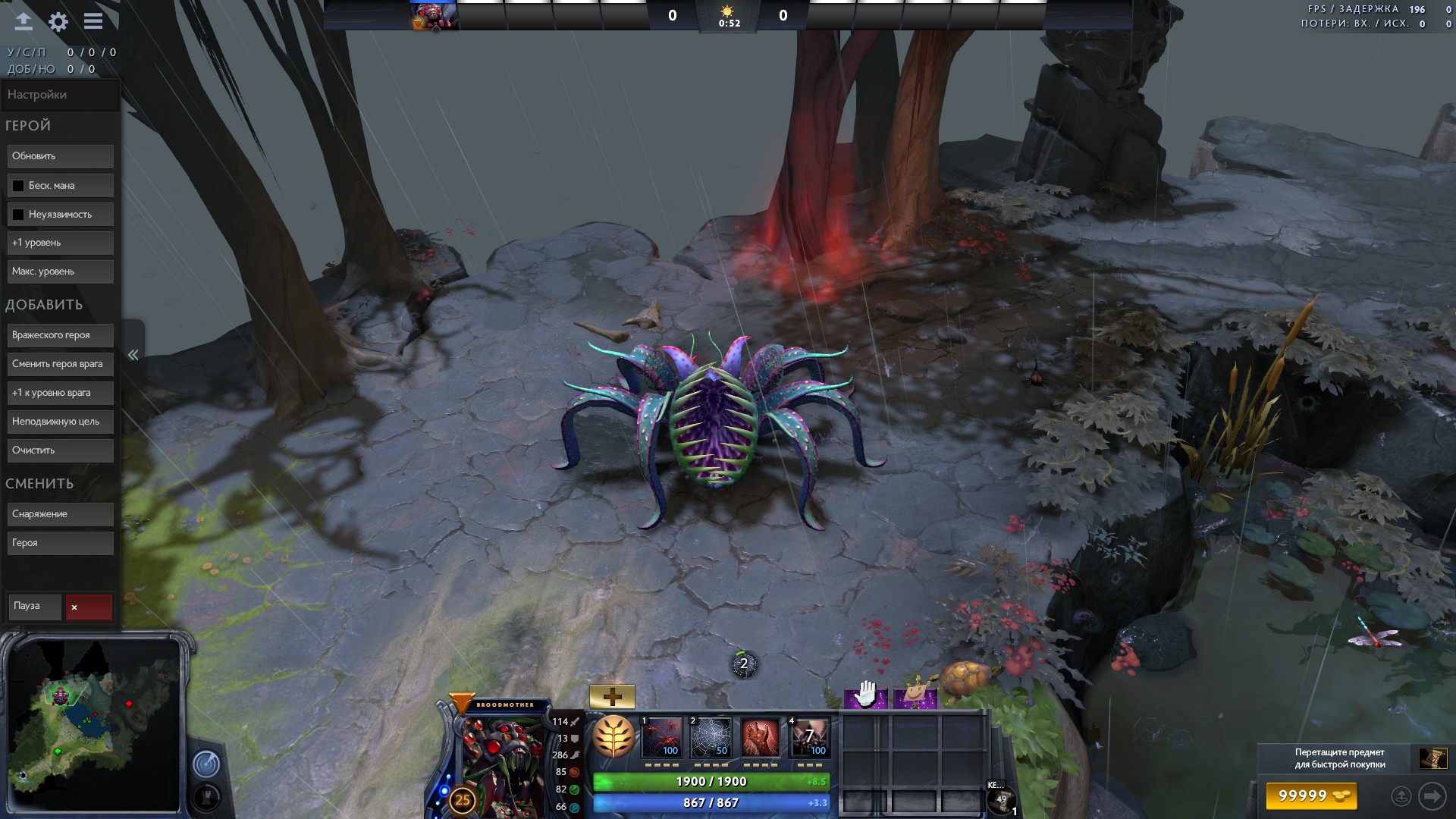Enable the Неуязвимость checkbox
Viewport: 1456px width, 819px height.
coord(18,215)
